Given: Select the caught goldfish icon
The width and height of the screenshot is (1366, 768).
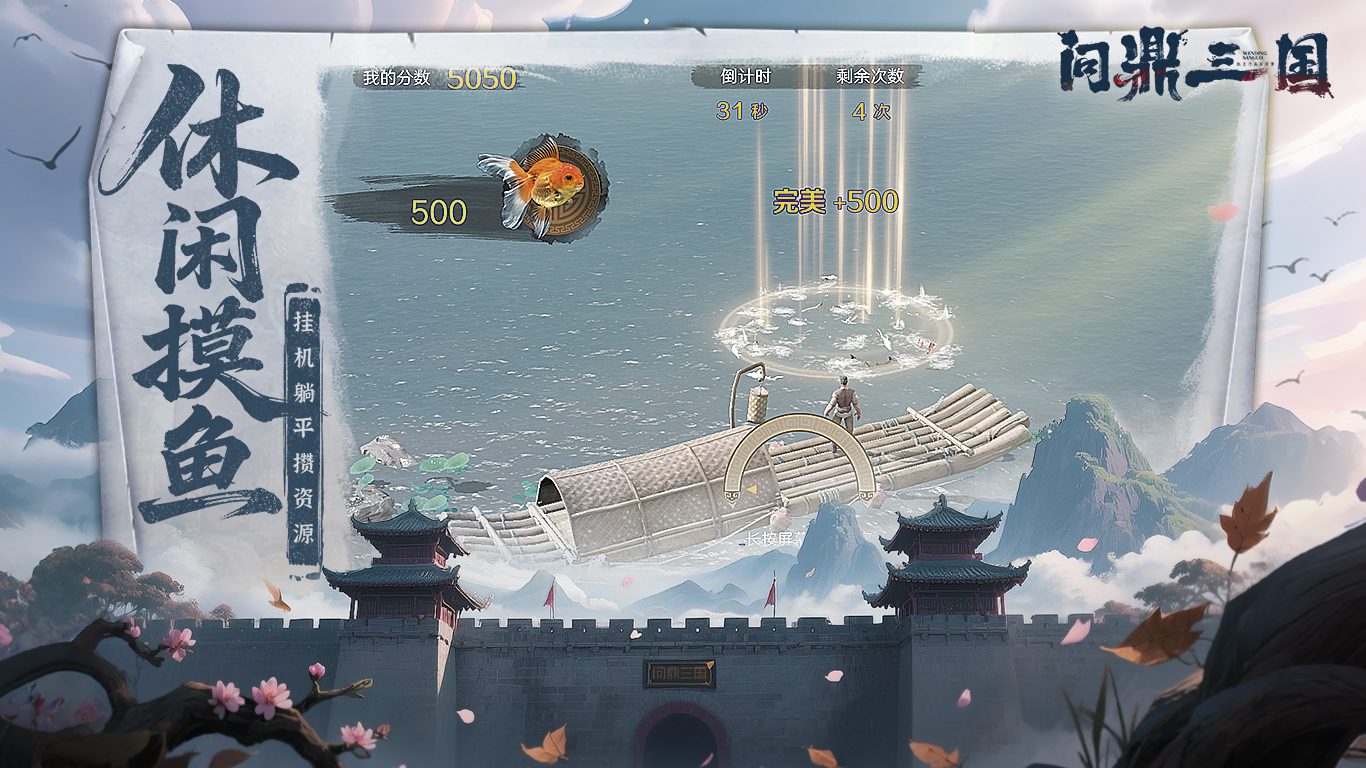Looking at the screenshot, I should [545, 185].
